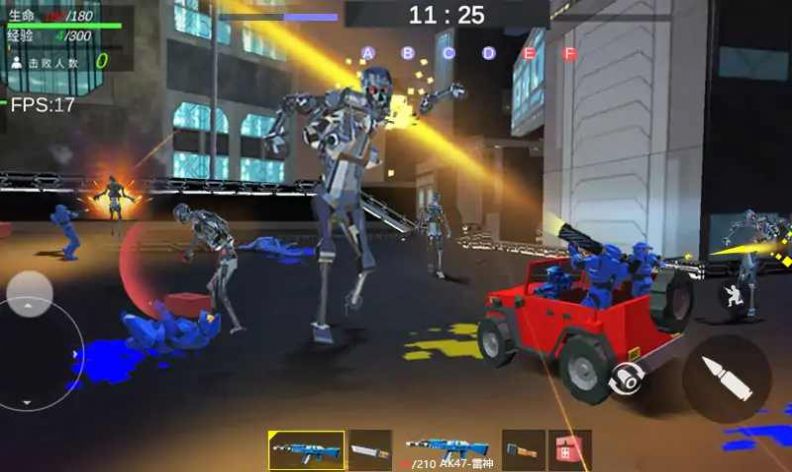The width and height of the screenshot is (792, 472).
Task: Switch to the combat knife slot
Action: point(369,450)
